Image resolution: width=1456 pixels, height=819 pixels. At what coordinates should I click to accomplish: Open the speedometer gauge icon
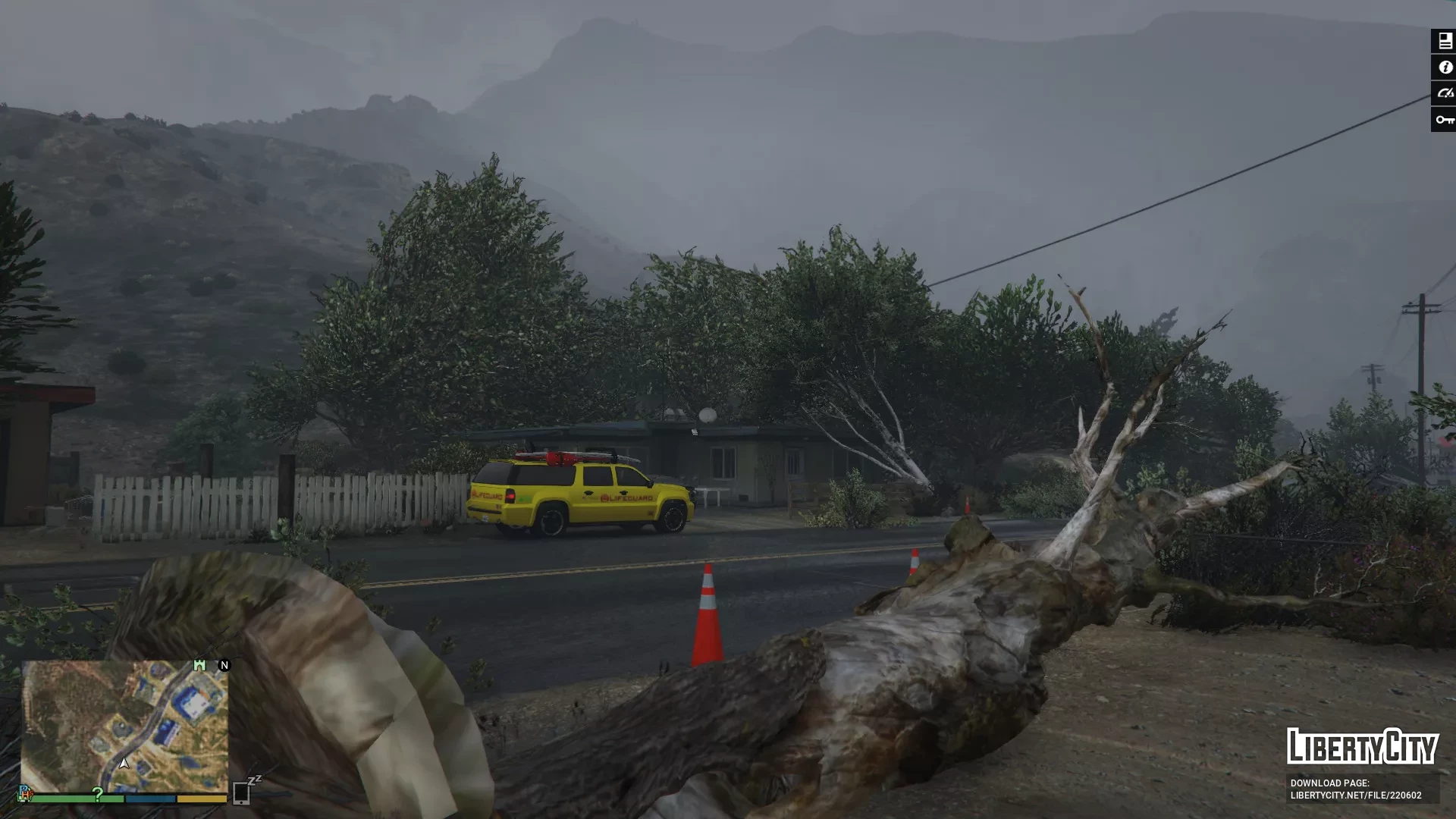pos(1445,93)
